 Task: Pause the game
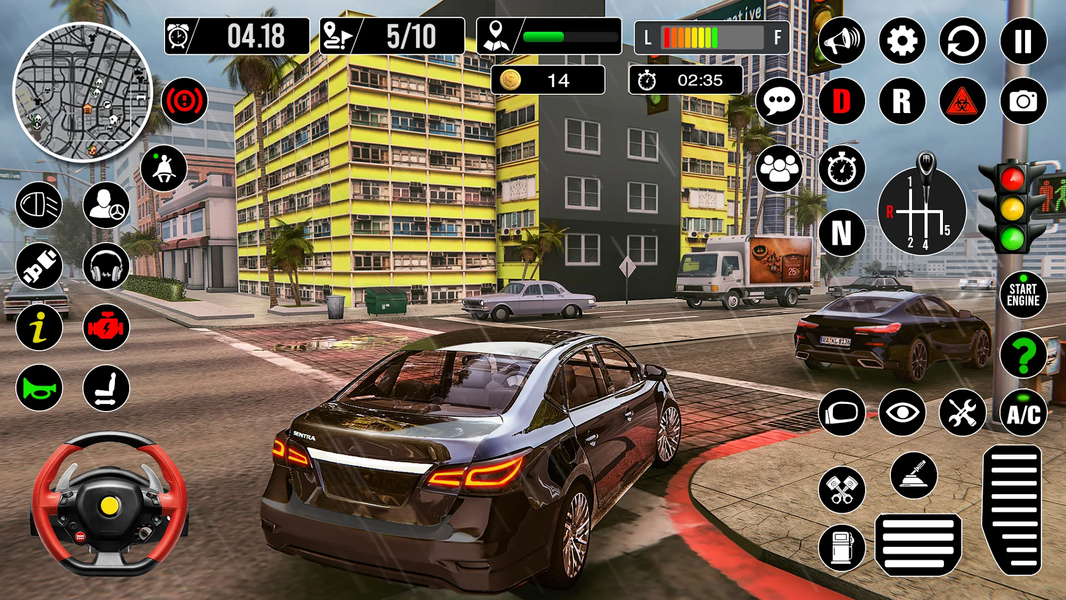(x=1023, y=42)
